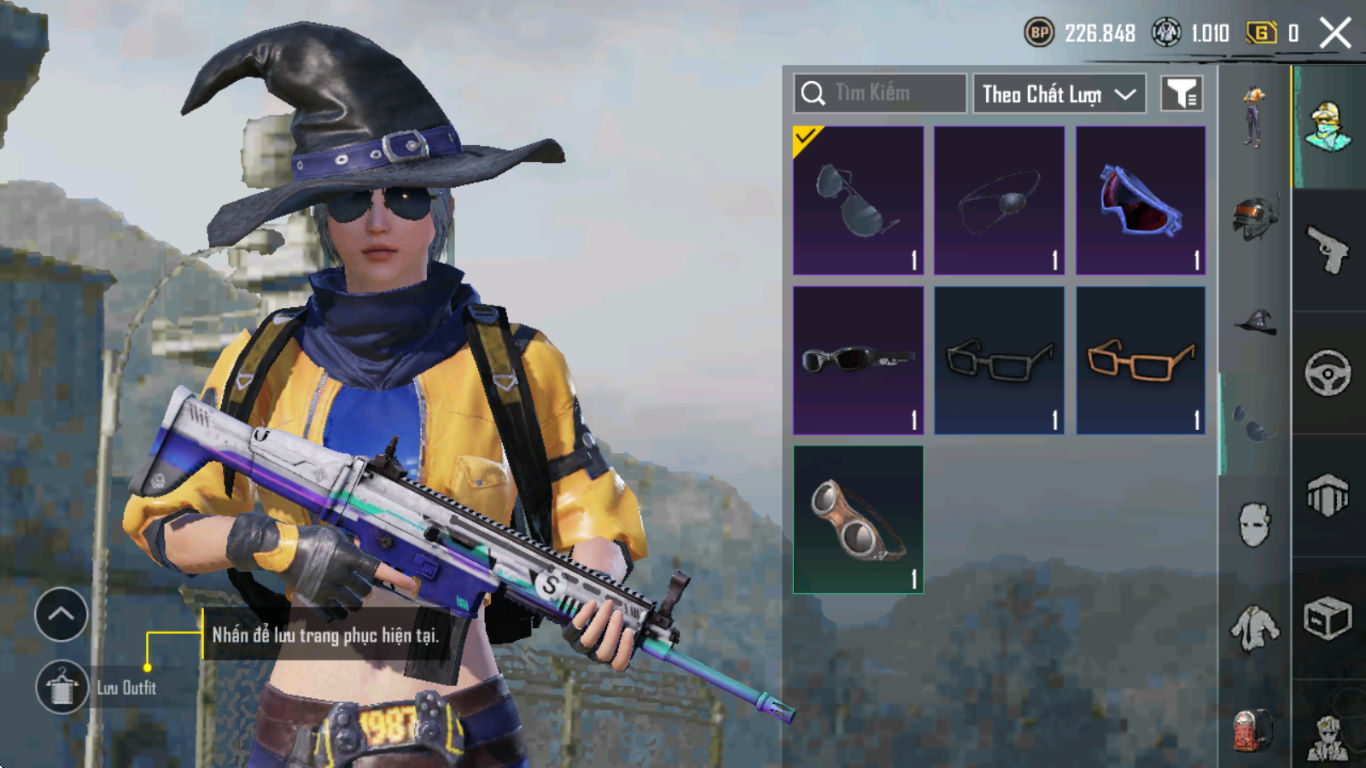Switch to the helmet subcategory tab
1366x768 pixels.
[1255, 217]
